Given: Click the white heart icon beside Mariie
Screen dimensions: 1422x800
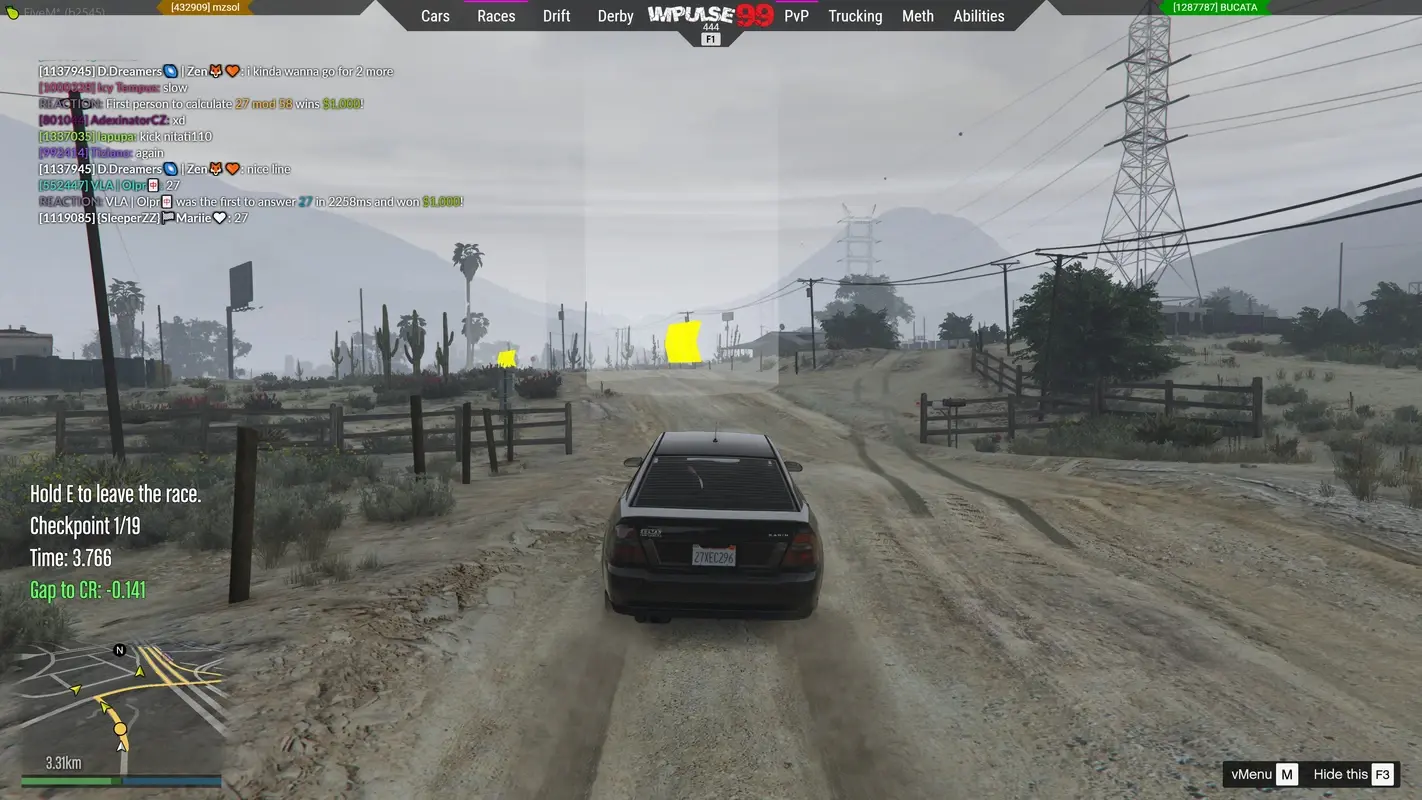Looking at the screenshot, I should pos(221,216).
